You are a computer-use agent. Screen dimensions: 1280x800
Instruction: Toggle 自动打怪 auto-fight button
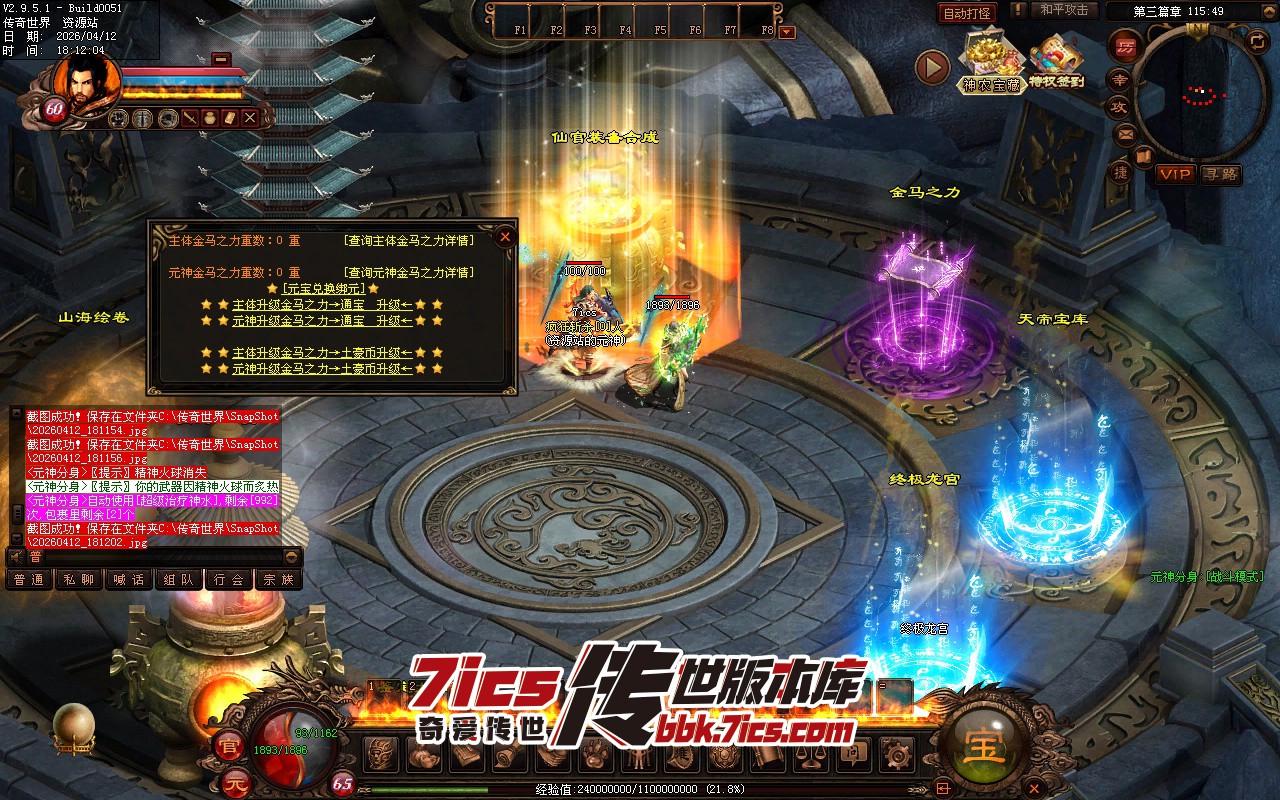click(x=967, y=13)
